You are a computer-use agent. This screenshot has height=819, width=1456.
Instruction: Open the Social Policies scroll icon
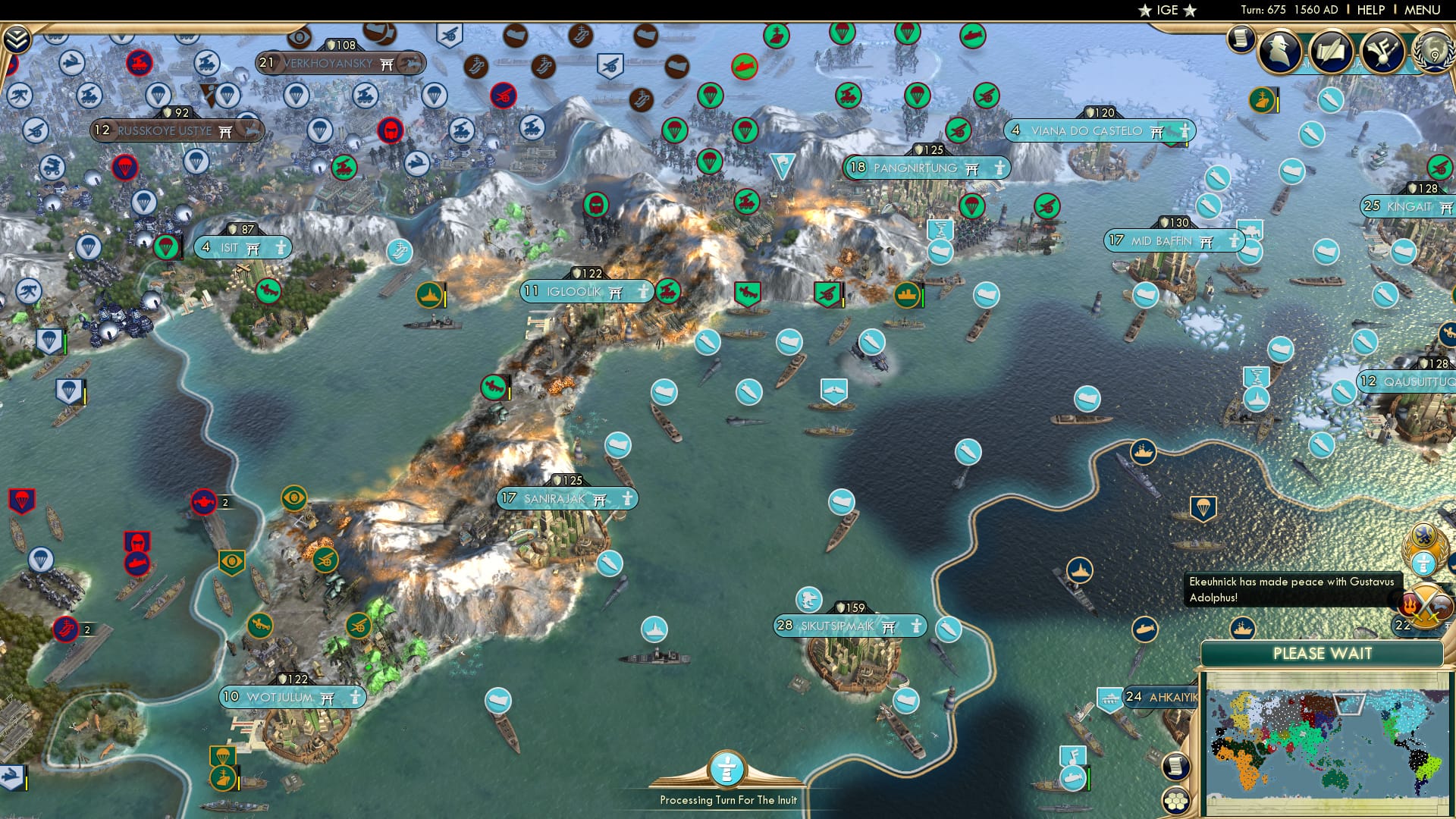click(x=1332, y=52)
